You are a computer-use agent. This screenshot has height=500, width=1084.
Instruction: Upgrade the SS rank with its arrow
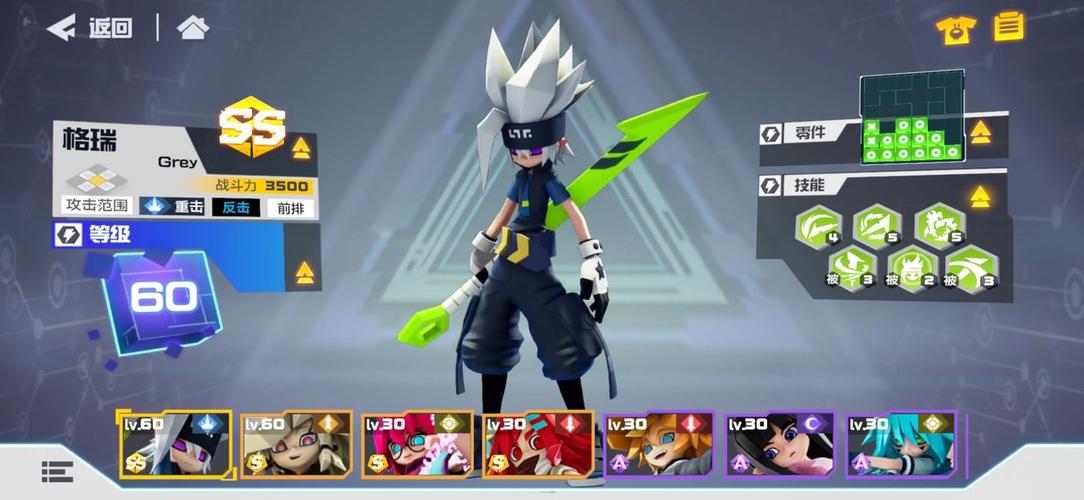coord(301,149)
